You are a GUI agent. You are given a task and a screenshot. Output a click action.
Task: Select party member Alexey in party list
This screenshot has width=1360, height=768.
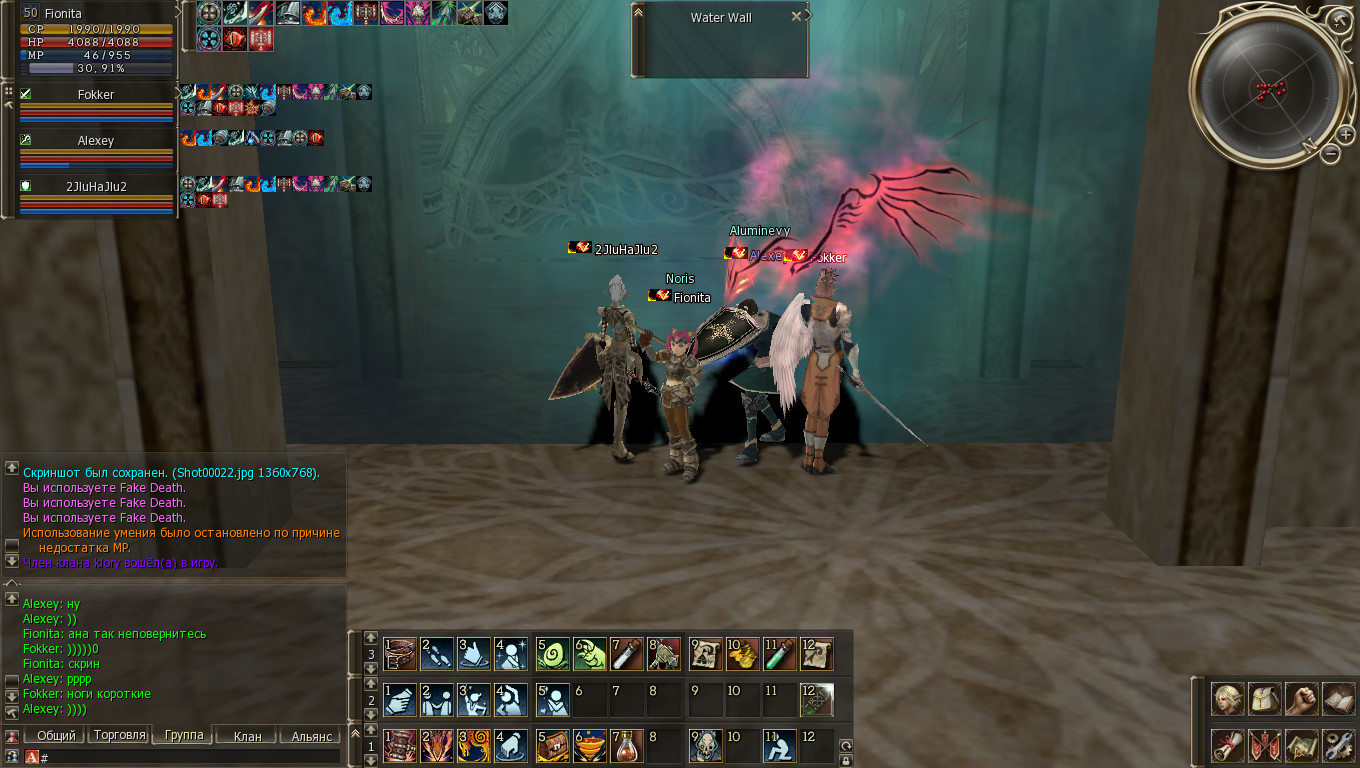pos(96,141)
